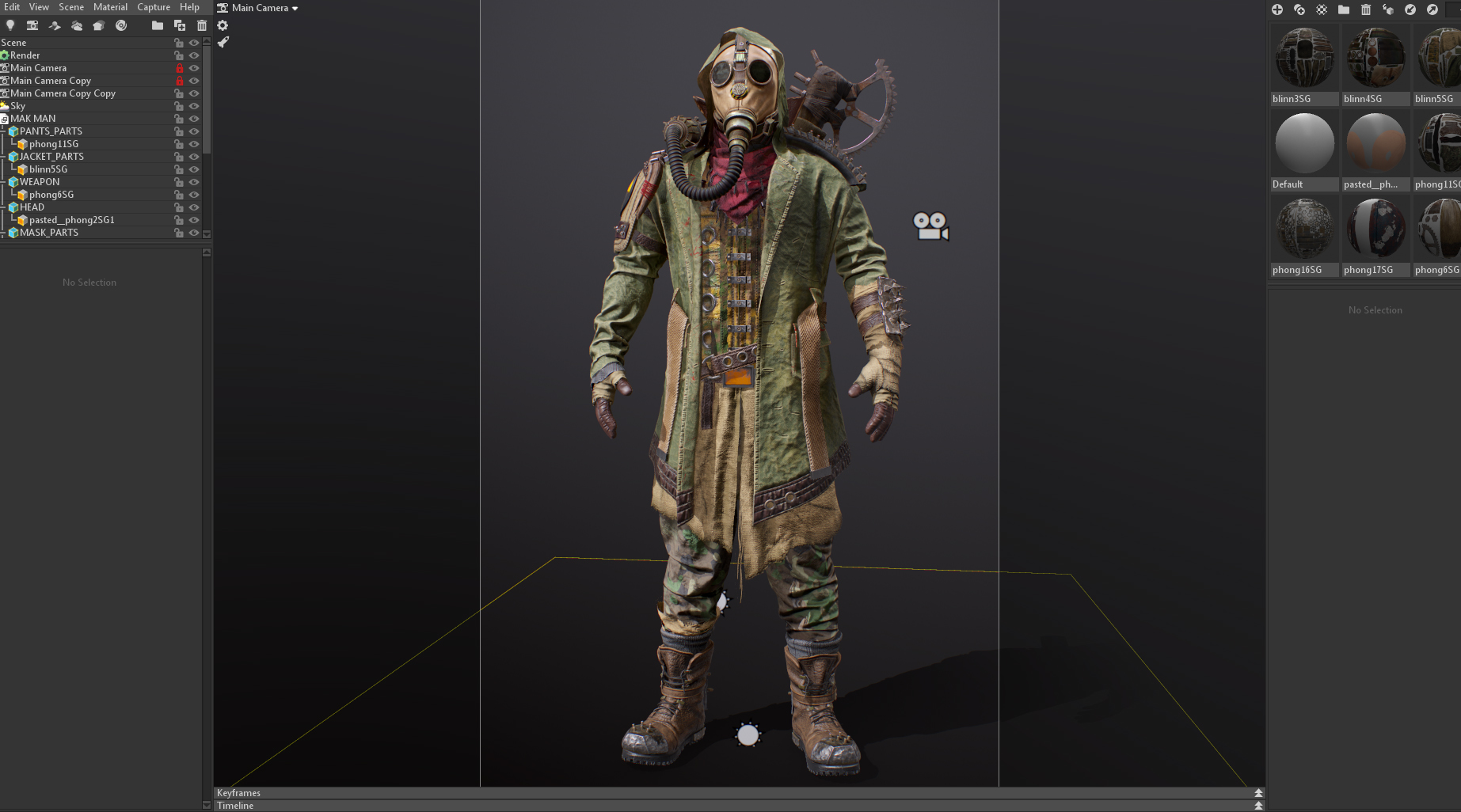Add a new camera via the toolbar
1461x812 pixels.
coord(32,25)
